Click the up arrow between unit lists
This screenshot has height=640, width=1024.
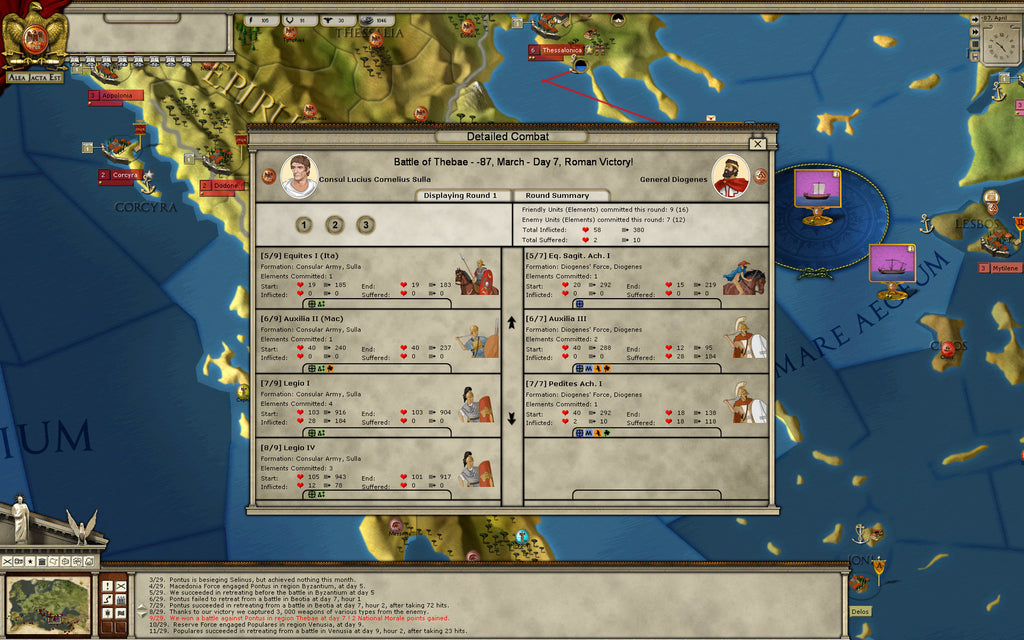(x=511, y=323)
